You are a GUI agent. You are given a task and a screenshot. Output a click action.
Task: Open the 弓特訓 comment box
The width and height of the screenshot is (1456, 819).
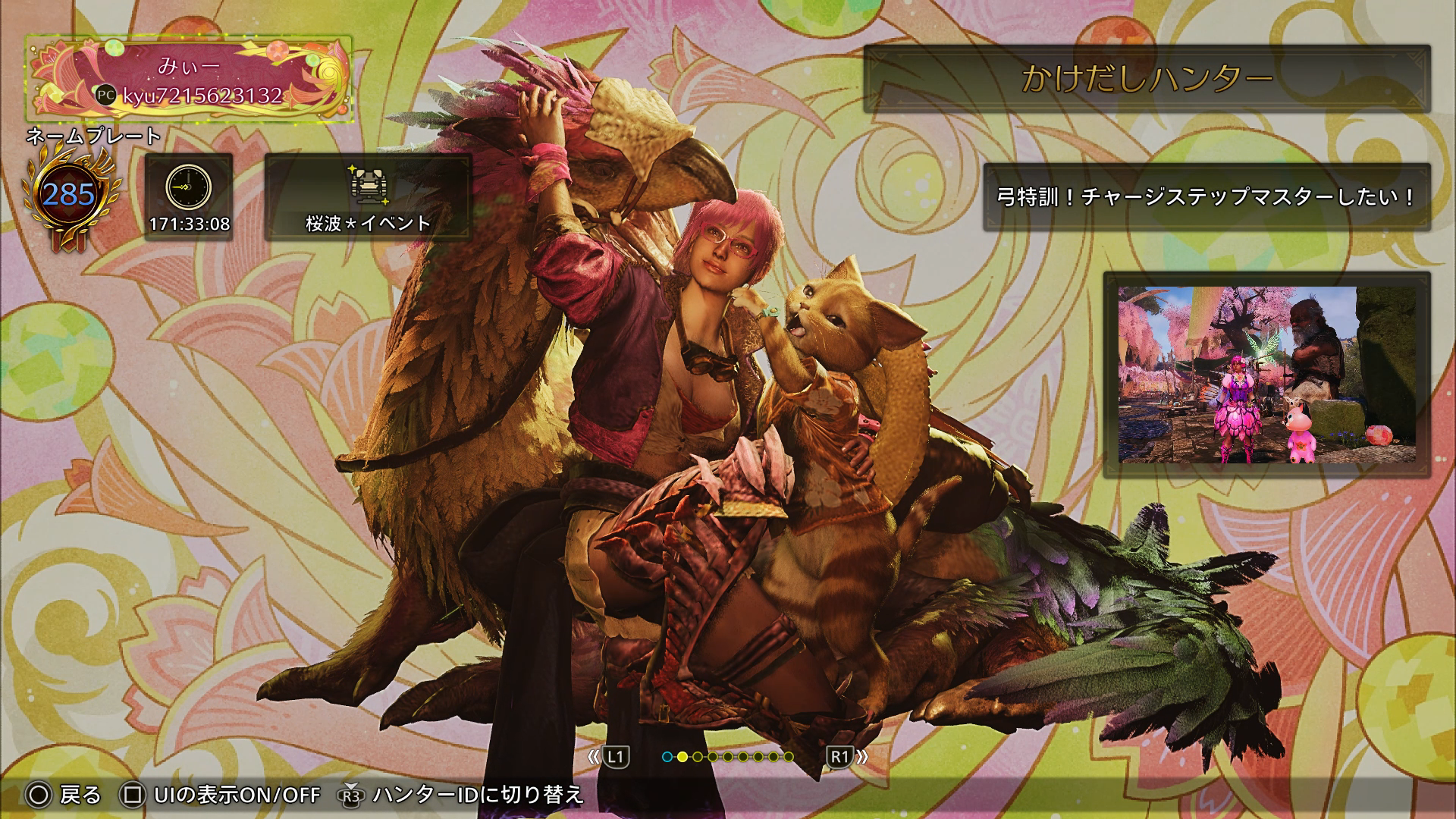tap(1207, 197)
